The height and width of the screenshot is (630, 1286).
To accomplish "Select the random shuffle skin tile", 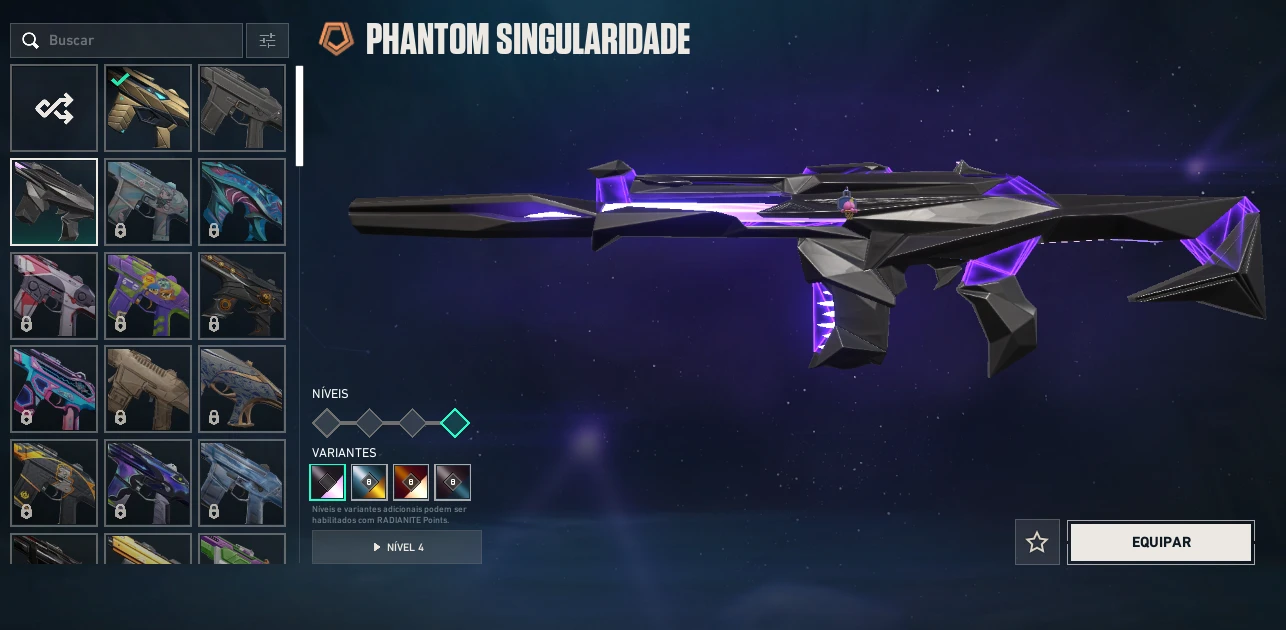I will click(54, 108).
